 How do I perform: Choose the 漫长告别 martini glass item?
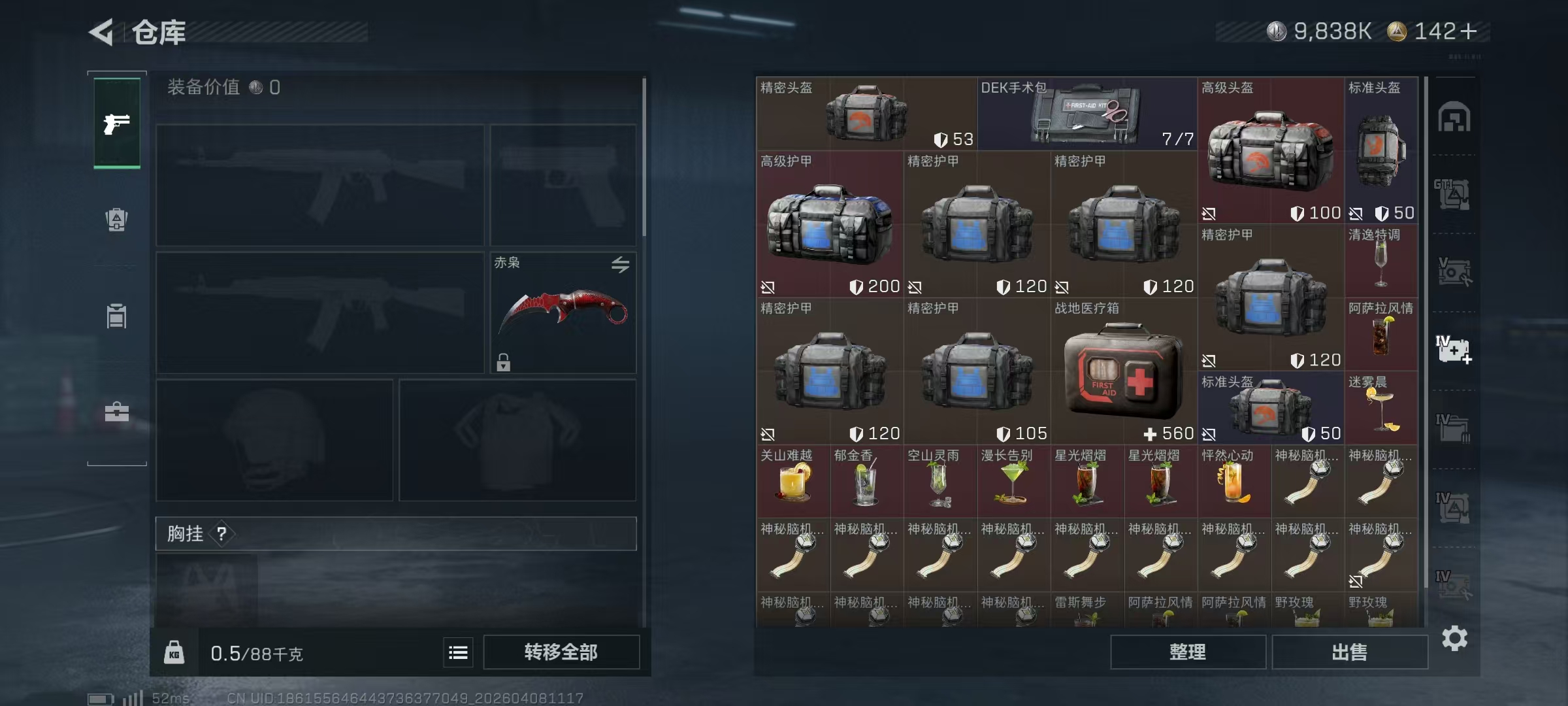(1013, 482)
